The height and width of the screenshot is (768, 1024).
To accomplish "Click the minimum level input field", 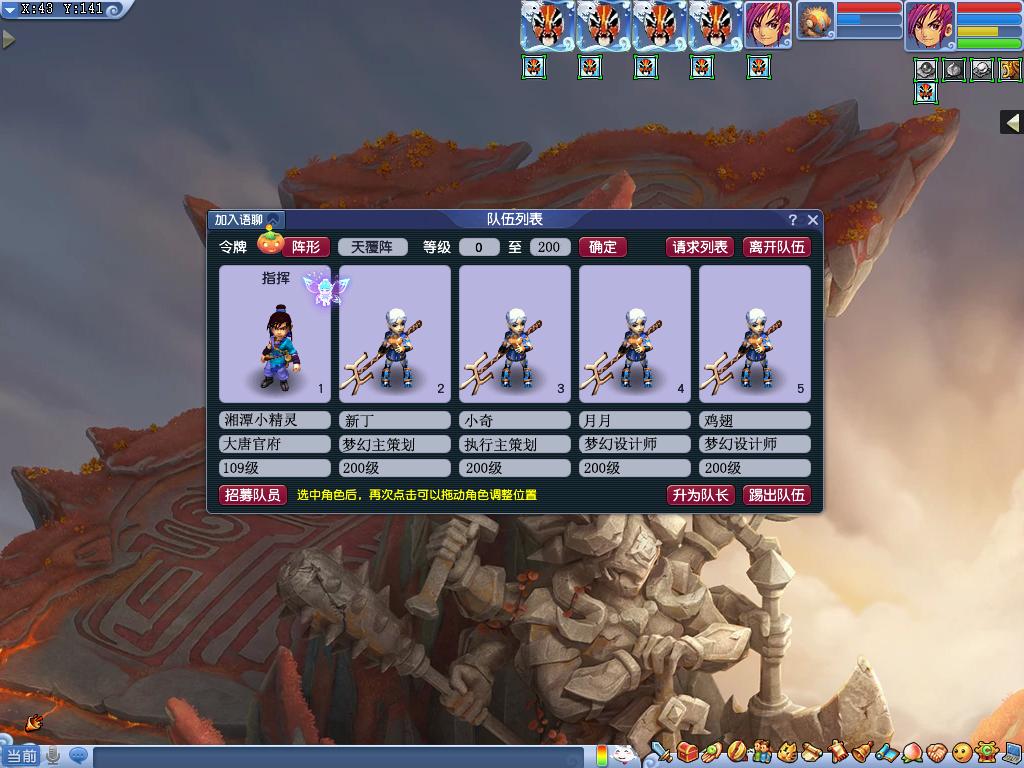I will 479,247.
